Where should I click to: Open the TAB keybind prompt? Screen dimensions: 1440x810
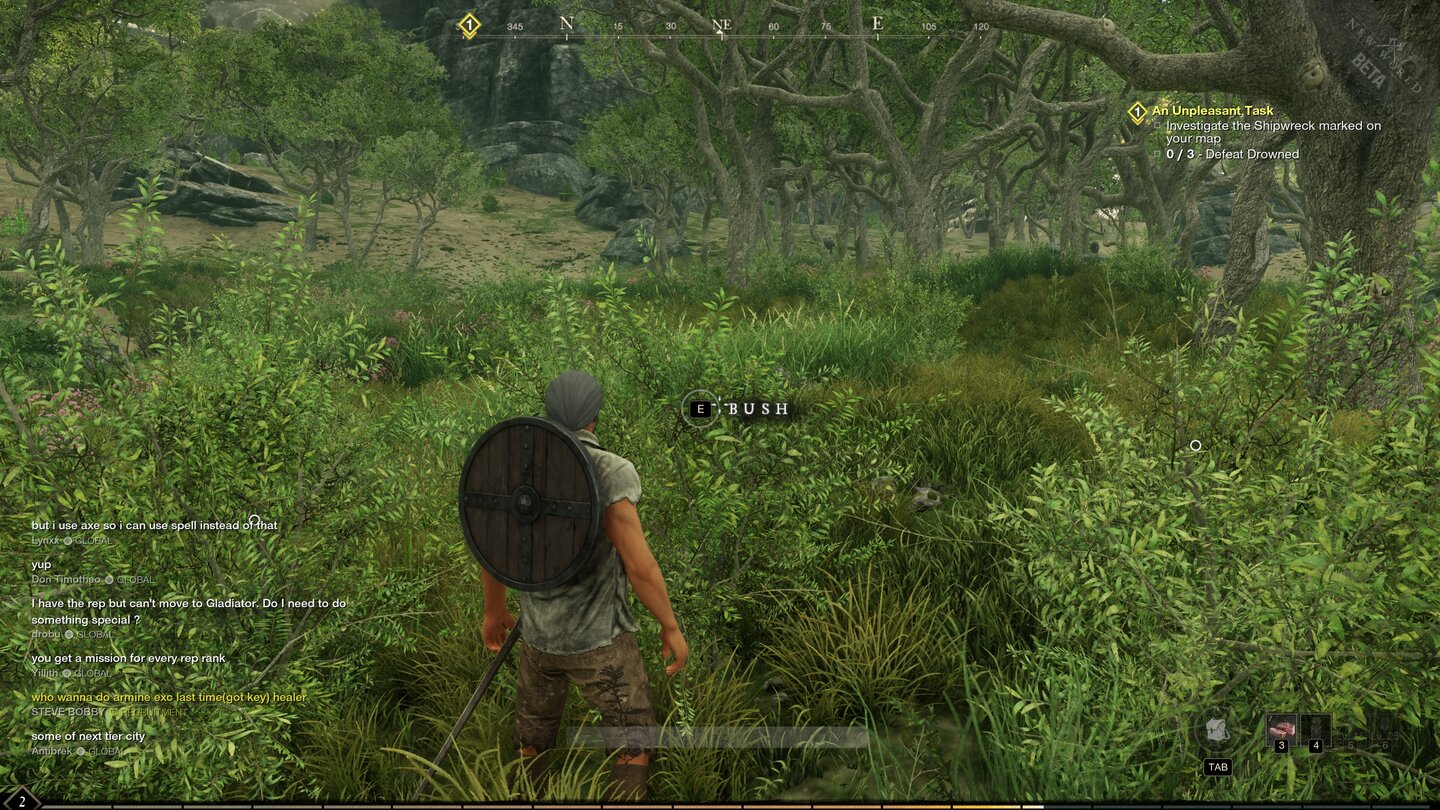click(x=1218, y=766)
